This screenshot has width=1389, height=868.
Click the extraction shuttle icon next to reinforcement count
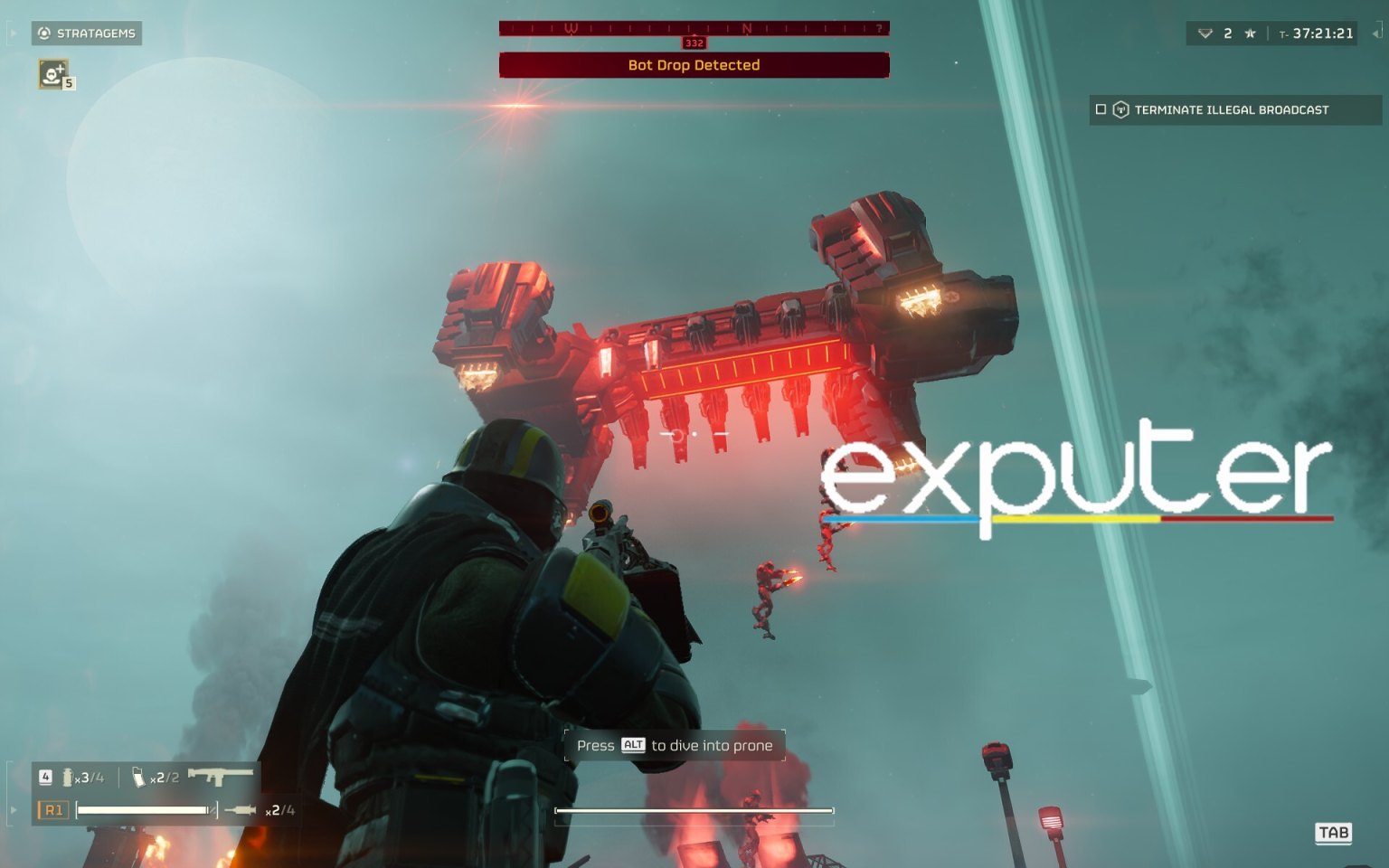[x=1205, y=33]
